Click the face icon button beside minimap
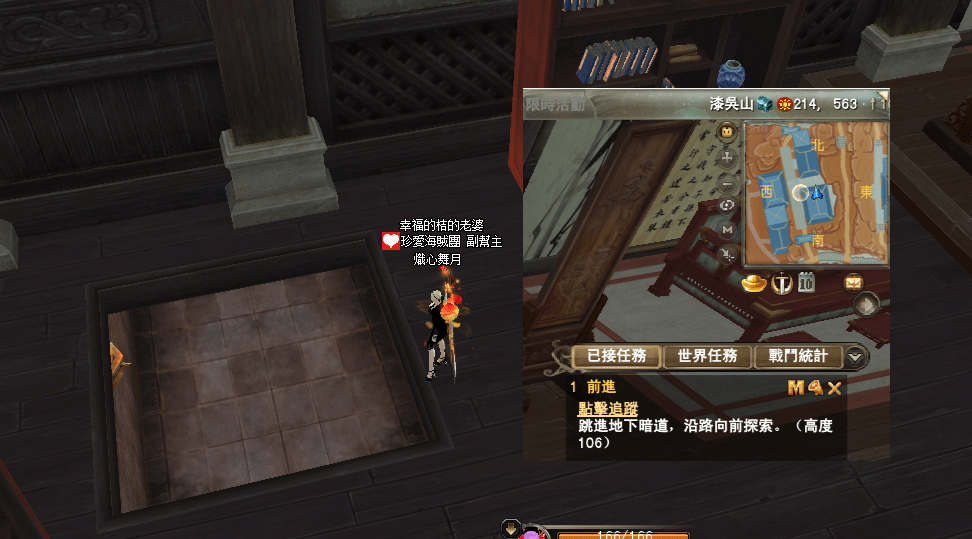Screen dimensions: 972x539 click(x=728, y=131)
